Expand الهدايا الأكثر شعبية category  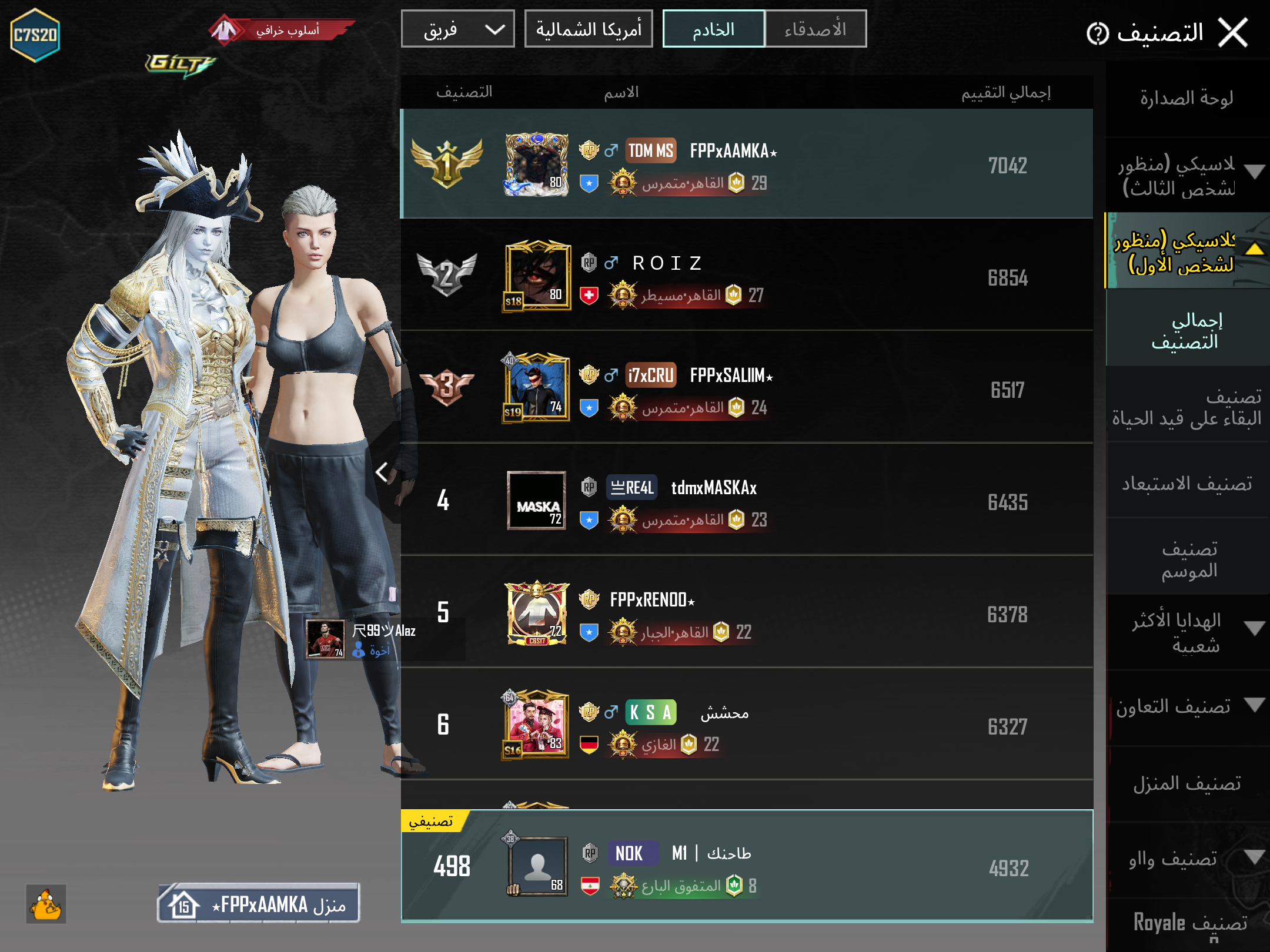[1187, 632]
